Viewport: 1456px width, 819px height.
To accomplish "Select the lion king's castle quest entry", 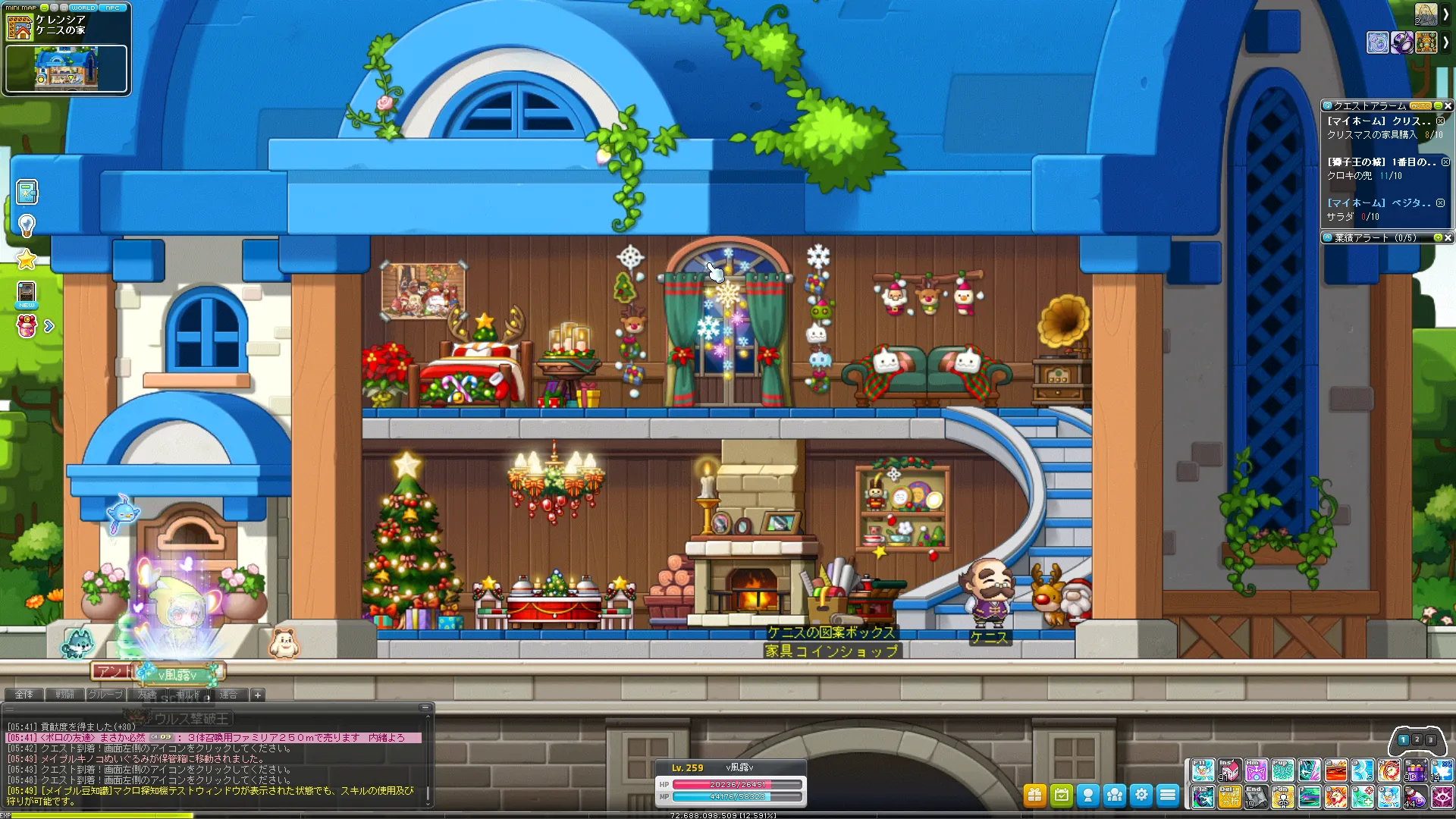I will [x=1380, y=162].
